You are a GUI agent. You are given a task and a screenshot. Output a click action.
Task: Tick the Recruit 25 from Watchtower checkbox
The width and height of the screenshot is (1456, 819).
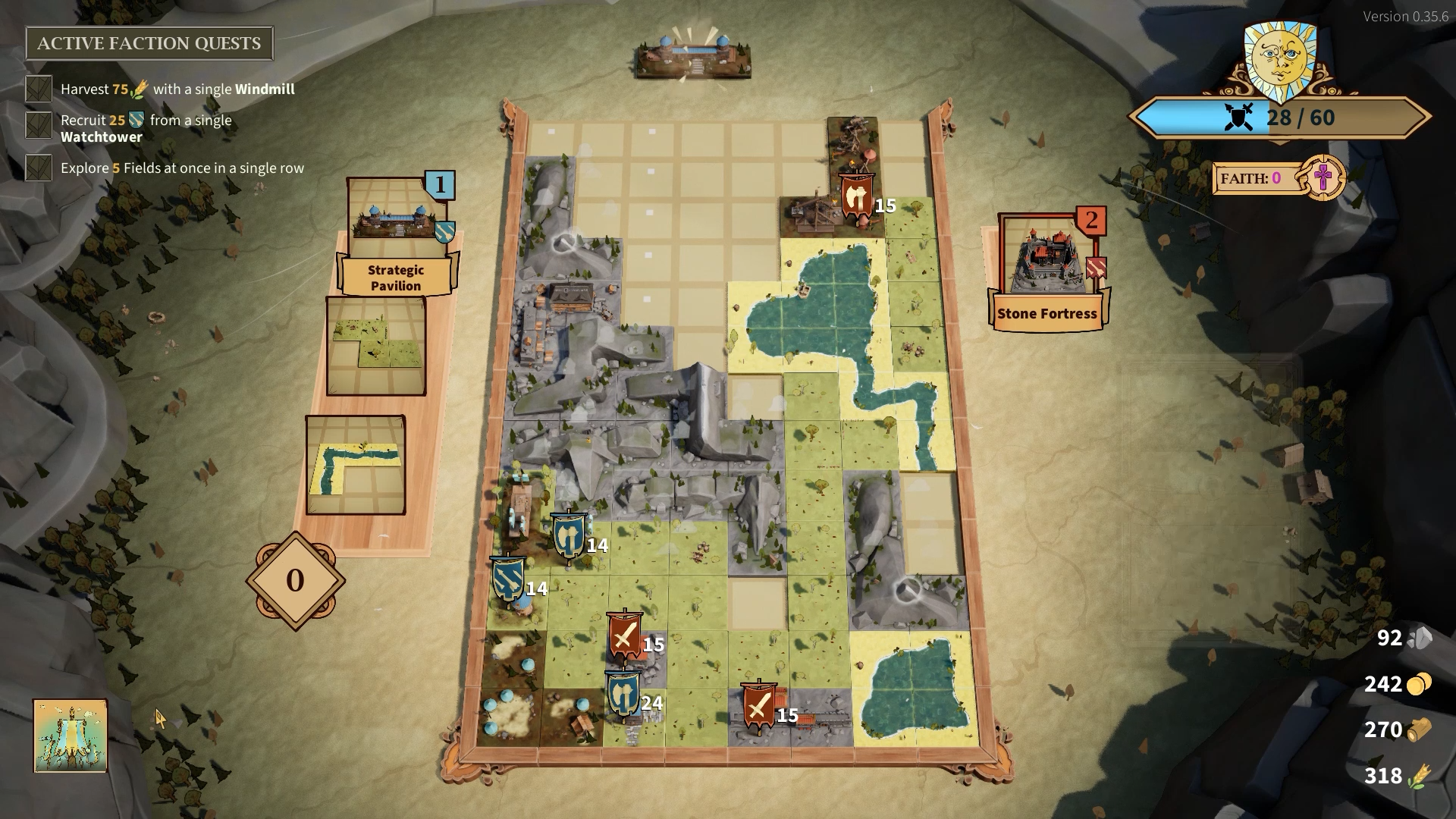click(x=37, y=124)
